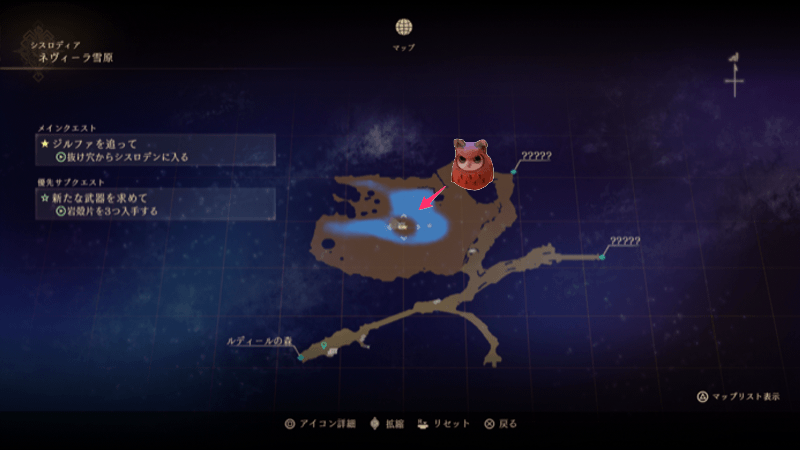Image resolution: width=800 pixels, height=450 pixels.
Task: Click the globe map icon at top
Action: (403, 27)
